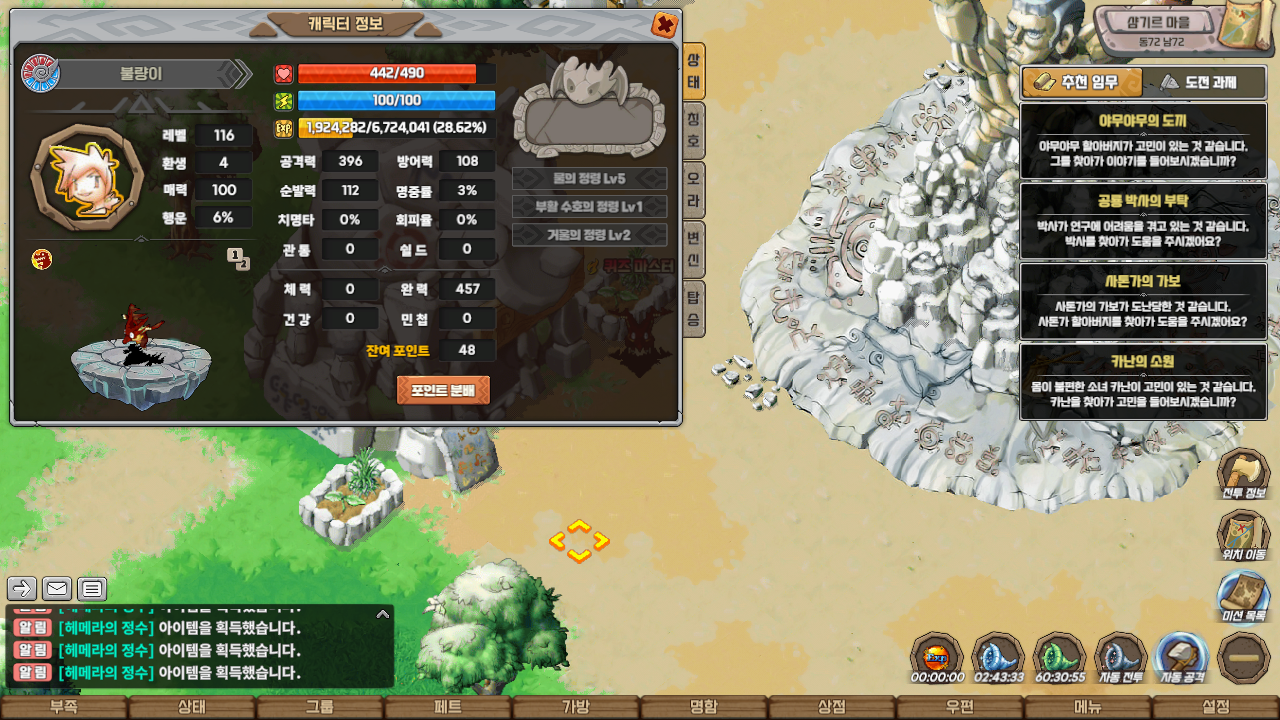Screen dimensions: 1280x720
Task: Choose the 카난의 소원 quest entry
Action: coord(1142,381)
